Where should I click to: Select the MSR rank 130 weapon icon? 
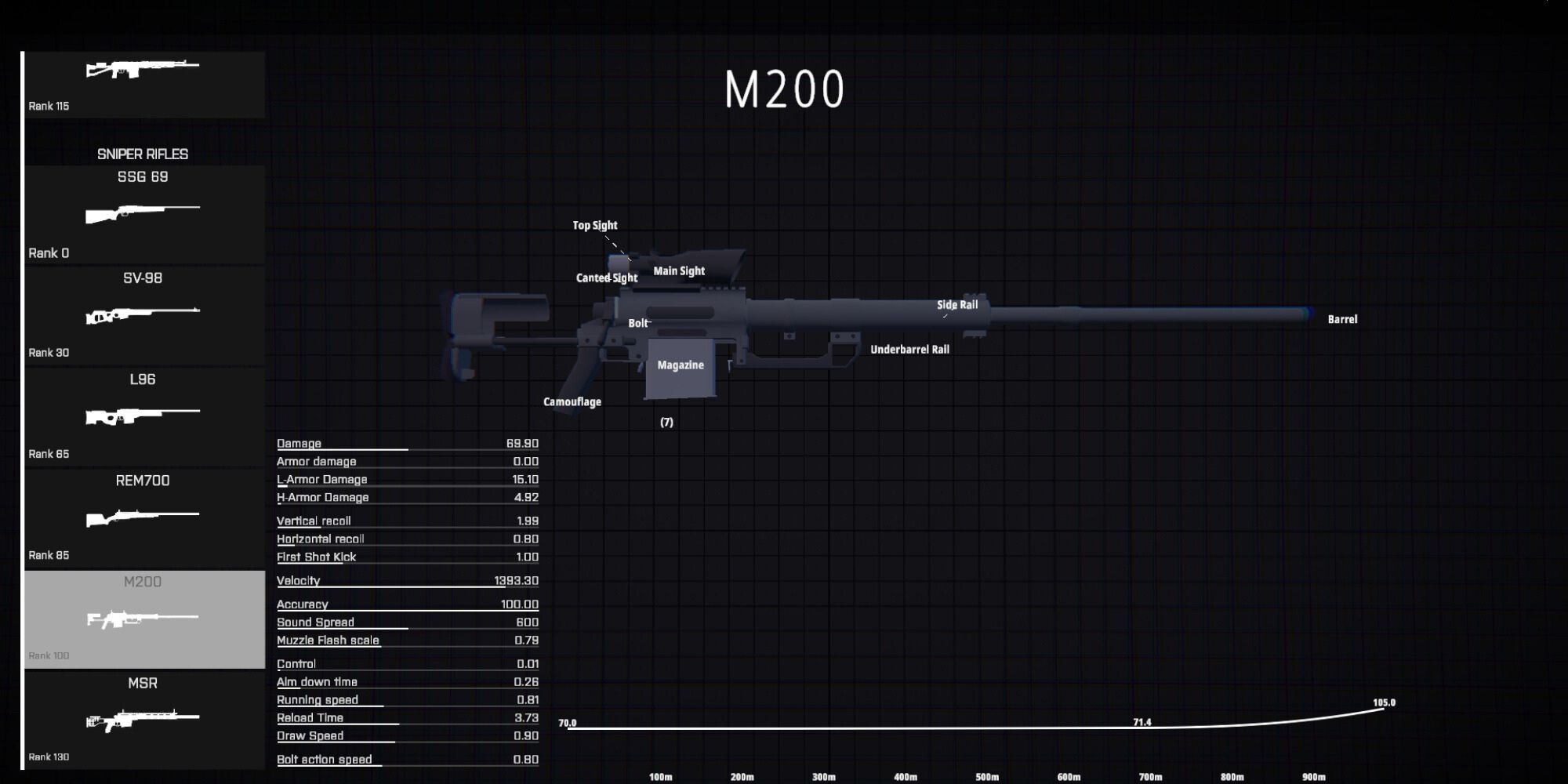(x=144, y=717)
